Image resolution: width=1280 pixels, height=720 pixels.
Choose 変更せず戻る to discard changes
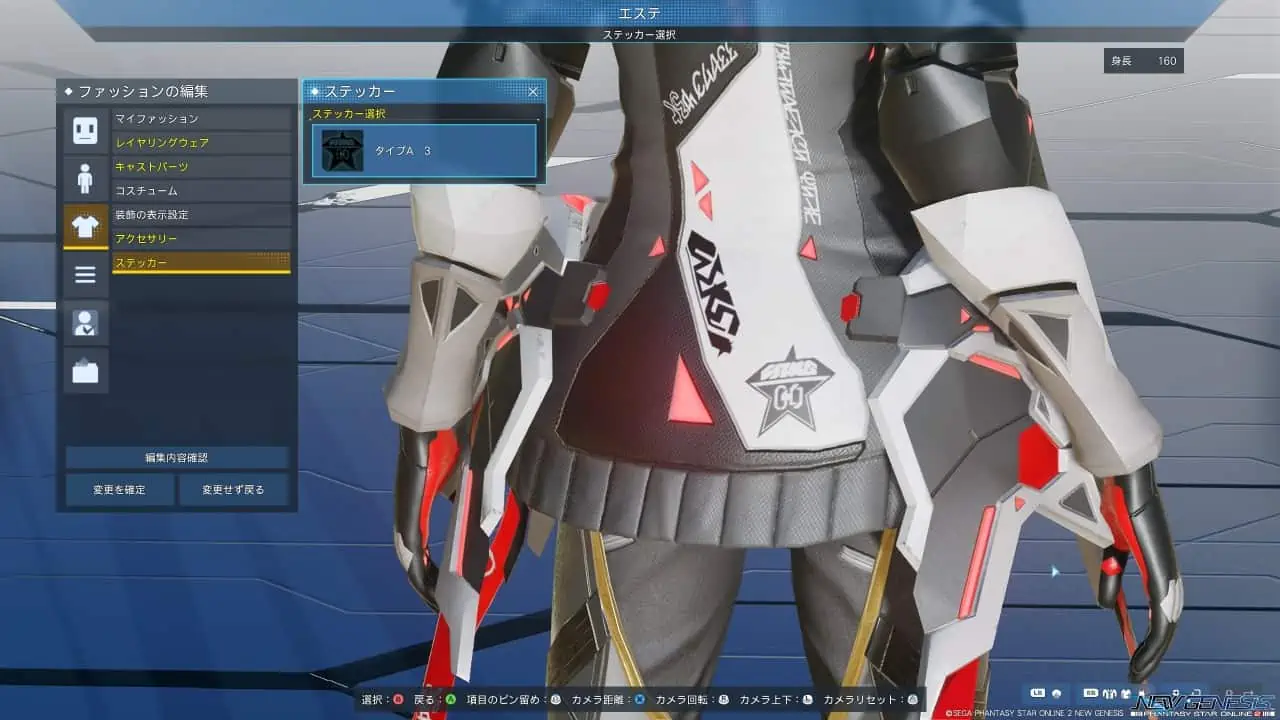point(233,490)
